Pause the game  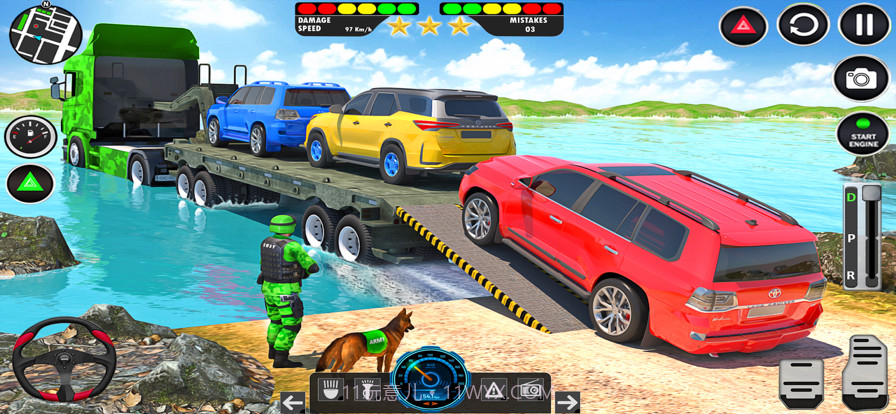click(864, 25)
